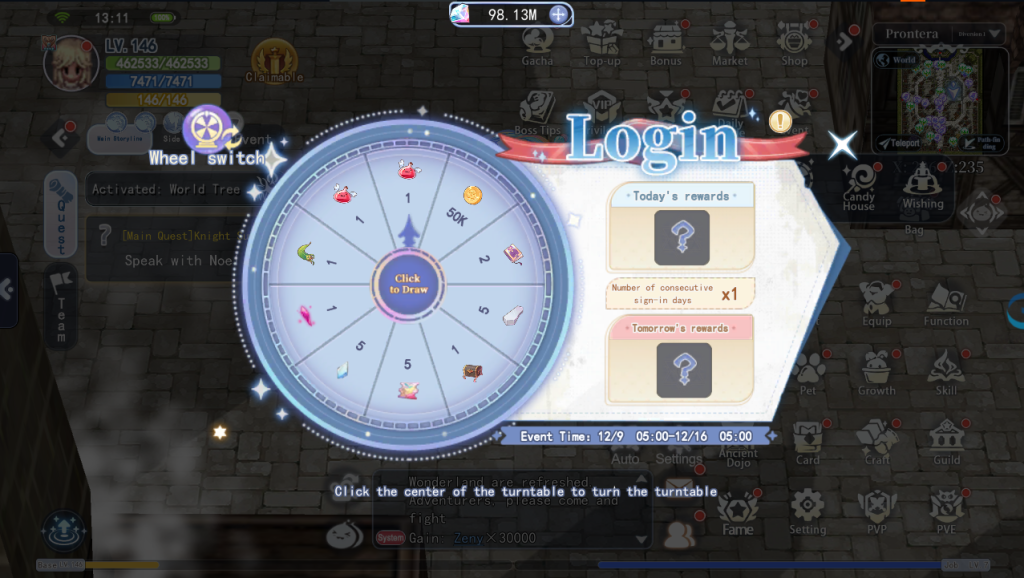
Task: Tap the yellow exclamation info icon
Action: (x=780, y=121)
